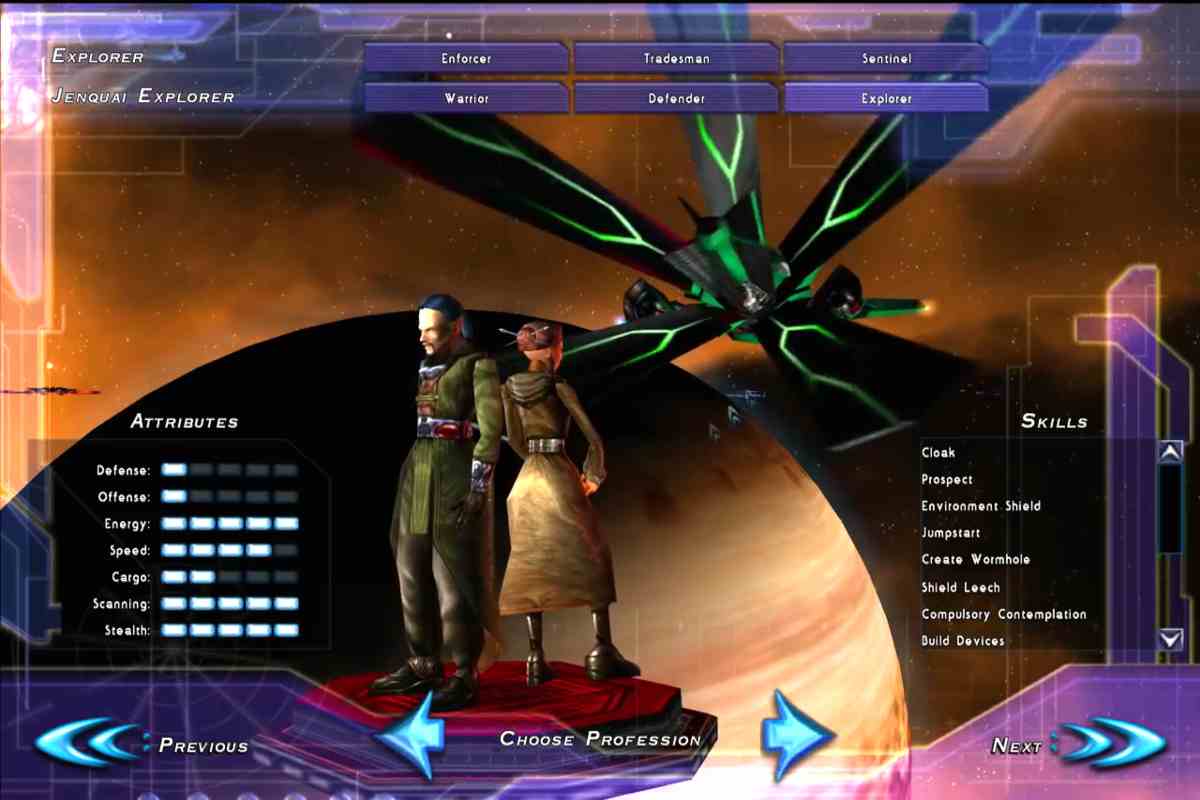Select the Prospect skill entry
Viewport: 1200px width, 800px height.
click(x=947, y=479)
